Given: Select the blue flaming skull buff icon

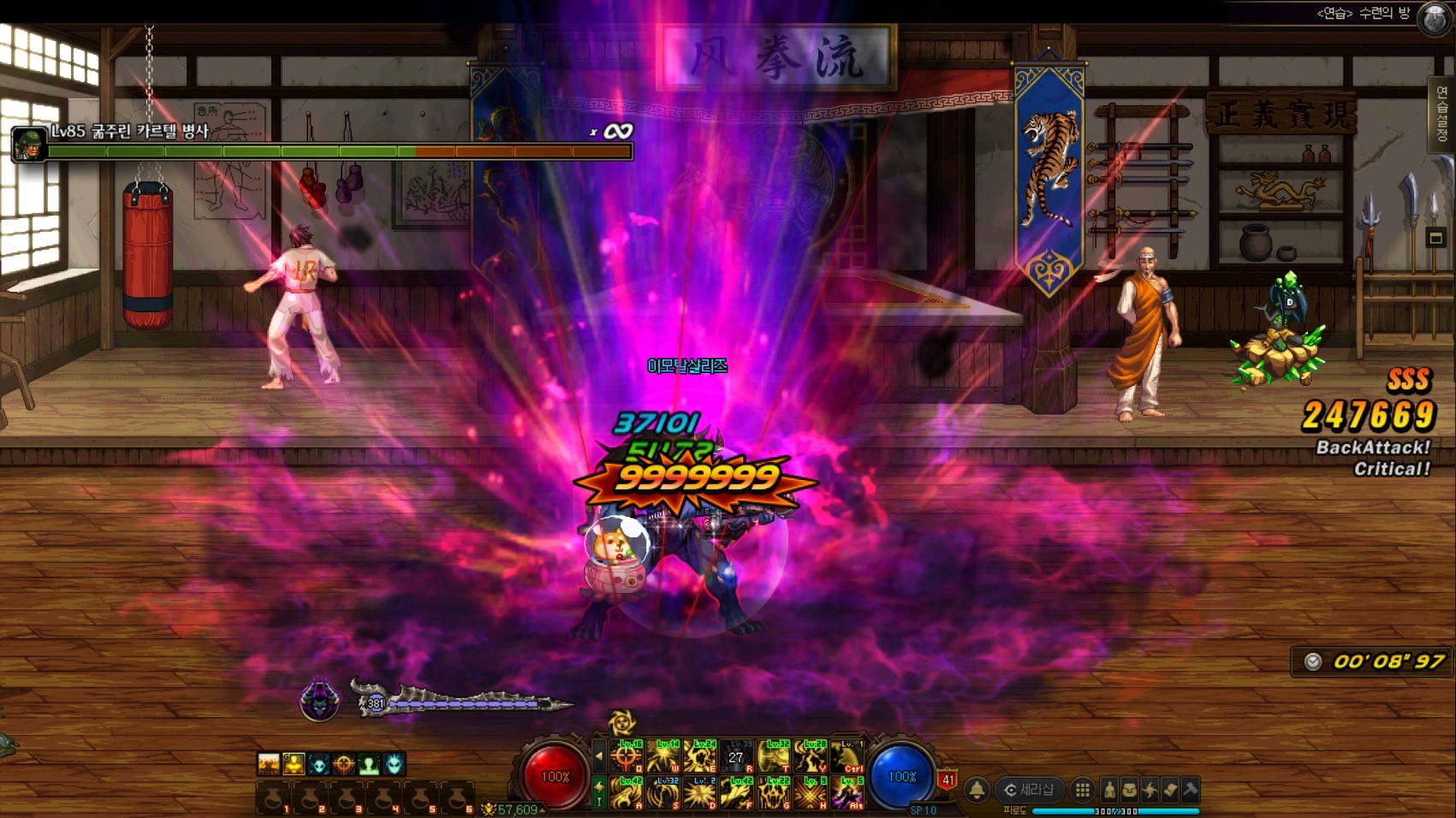Looking at the screenshot, I should click(394, 763).
